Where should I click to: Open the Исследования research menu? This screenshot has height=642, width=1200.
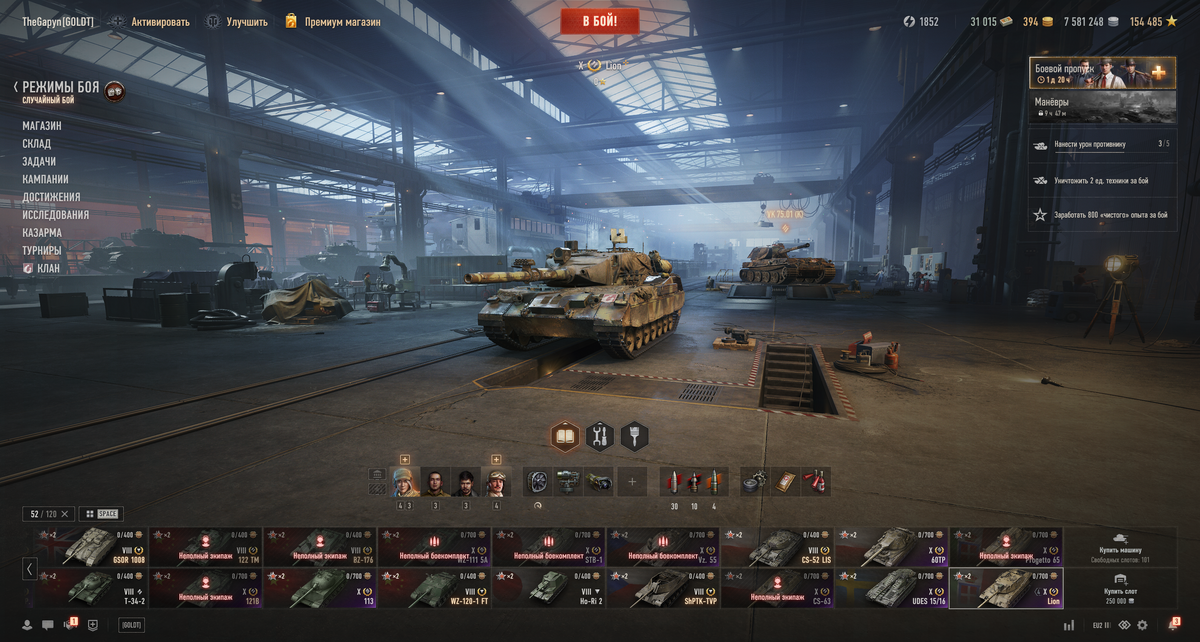(x=56, y=215)
